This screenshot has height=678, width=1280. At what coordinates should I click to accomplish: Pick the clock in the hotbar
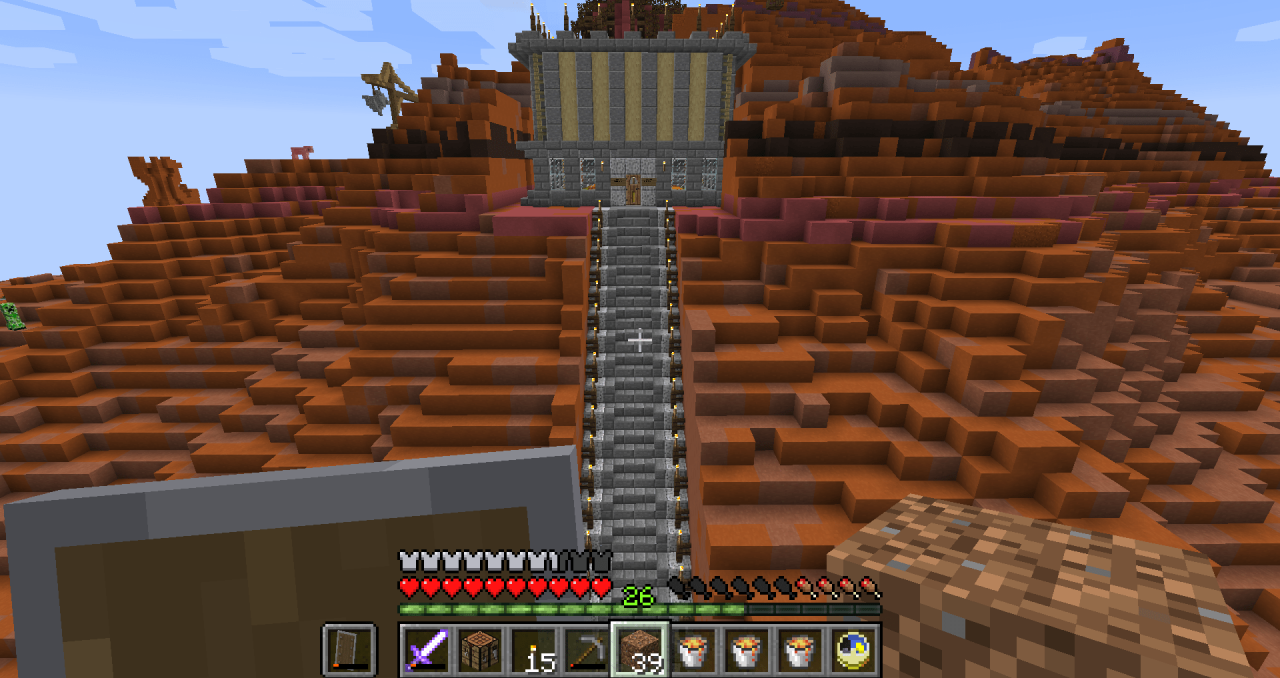coord(854,650)
